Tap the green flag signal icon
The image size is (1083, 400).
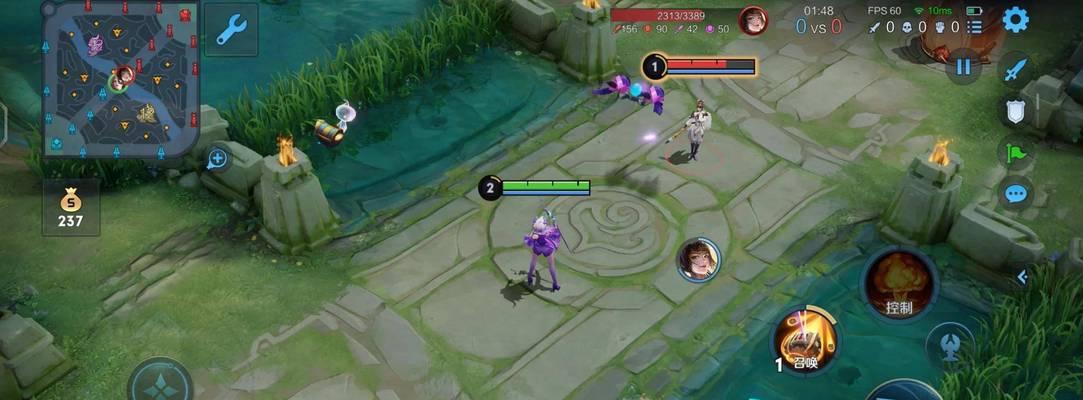coord(1016,153)
